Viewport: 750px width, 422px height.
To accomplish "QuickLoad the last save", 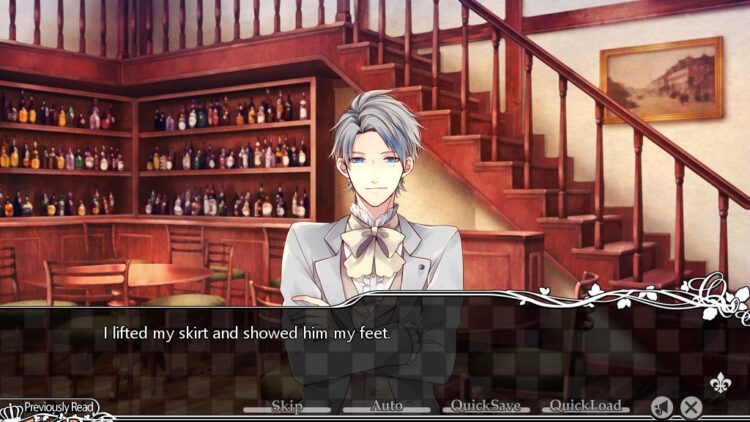I will (x=584, y=406).
